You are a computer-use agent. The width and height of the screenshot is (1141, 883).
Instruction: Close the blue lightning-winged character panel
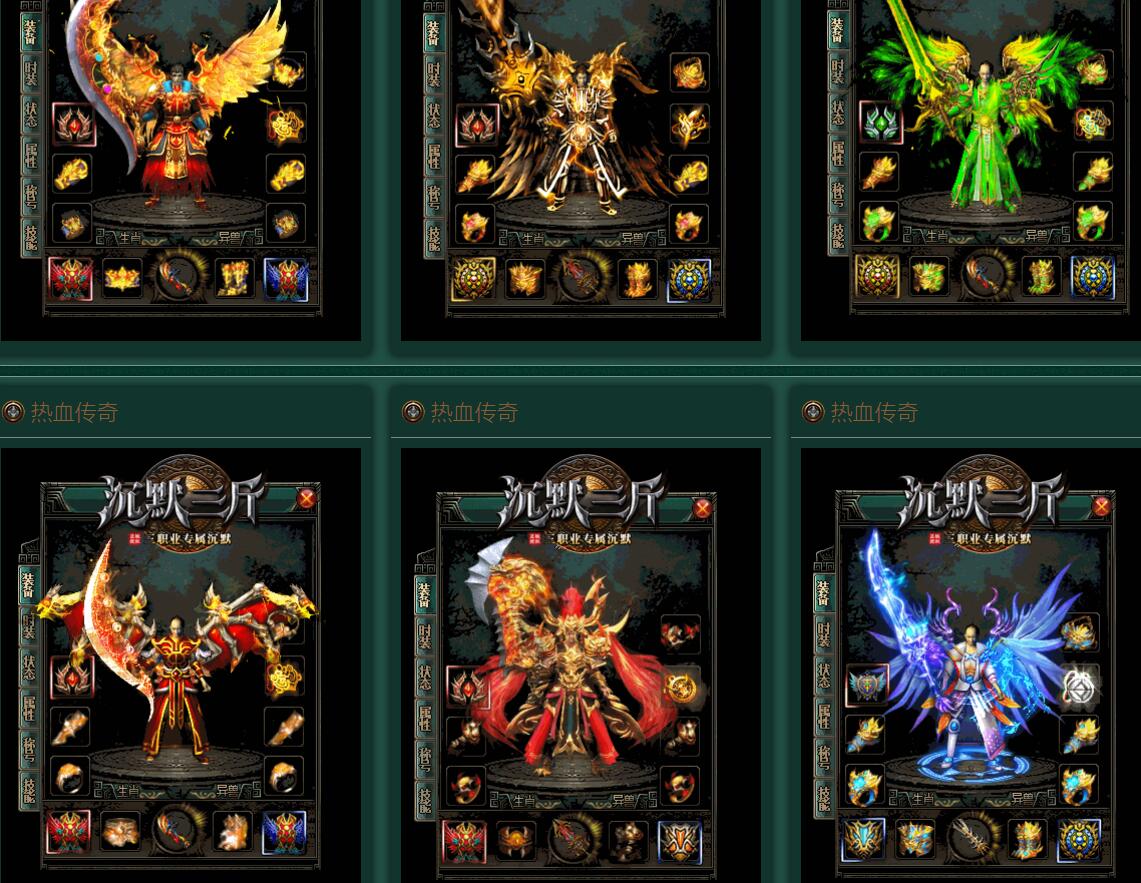coord(1101,506)
